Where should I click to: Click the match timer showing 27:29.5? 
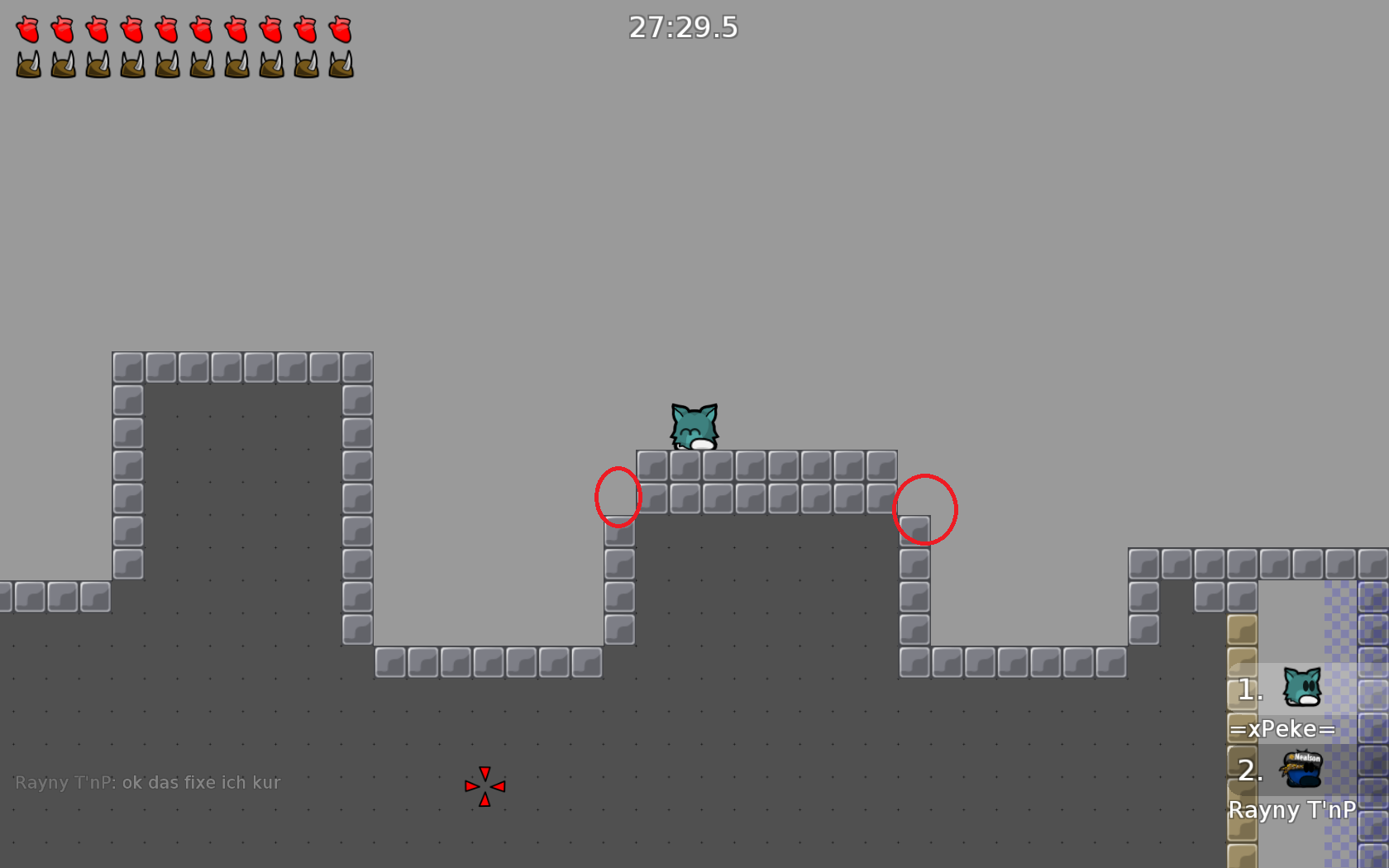click(x=684, y=27)
